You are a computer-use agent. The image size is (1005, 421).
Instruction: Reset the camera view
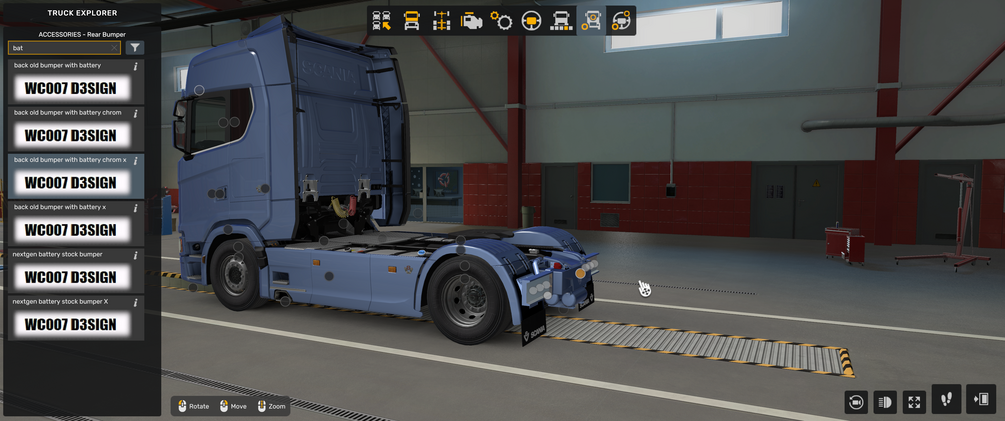point(855,402)
